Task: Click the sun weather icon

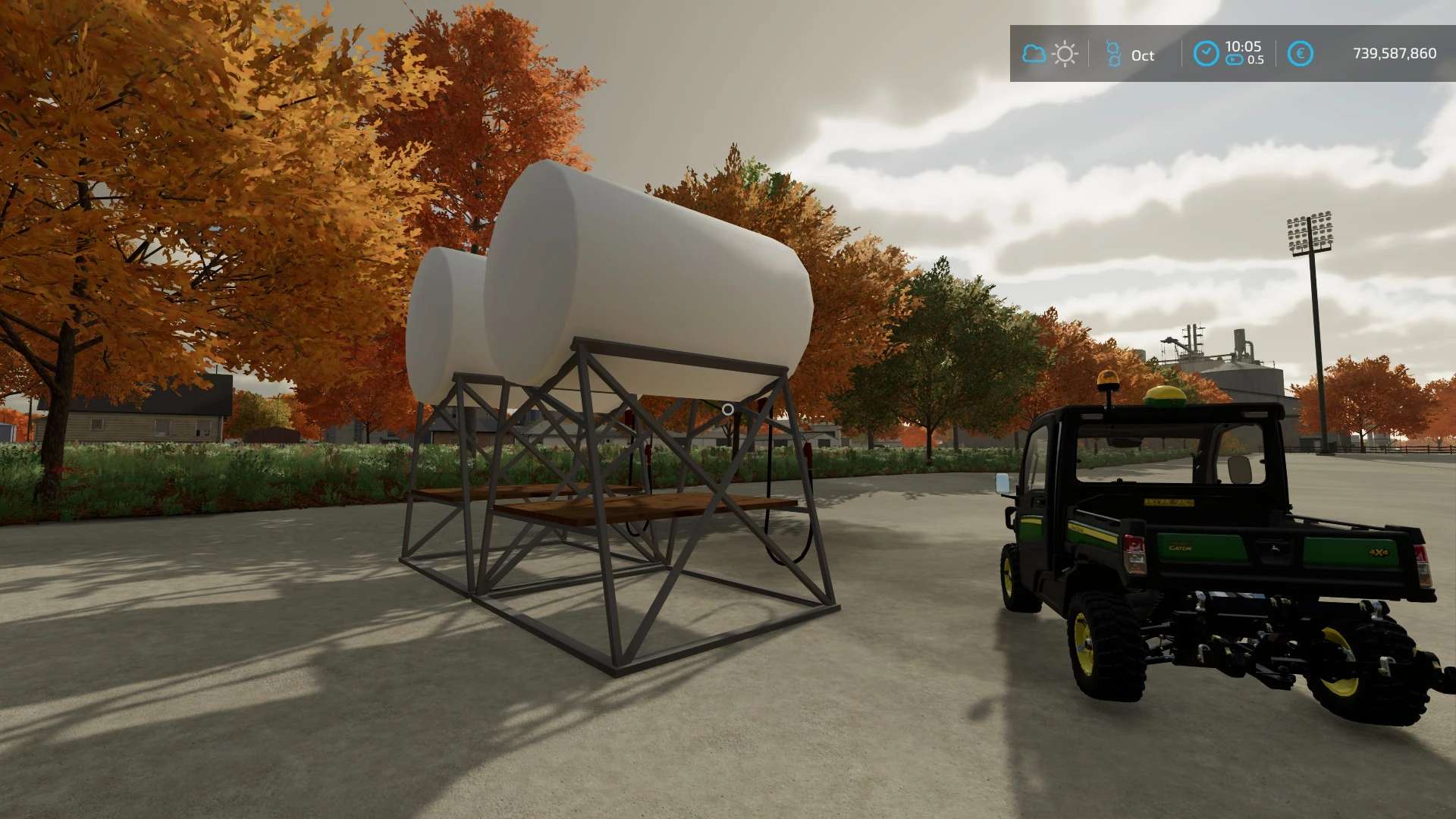Action: pyautogui.click(x=1065, y=54)
